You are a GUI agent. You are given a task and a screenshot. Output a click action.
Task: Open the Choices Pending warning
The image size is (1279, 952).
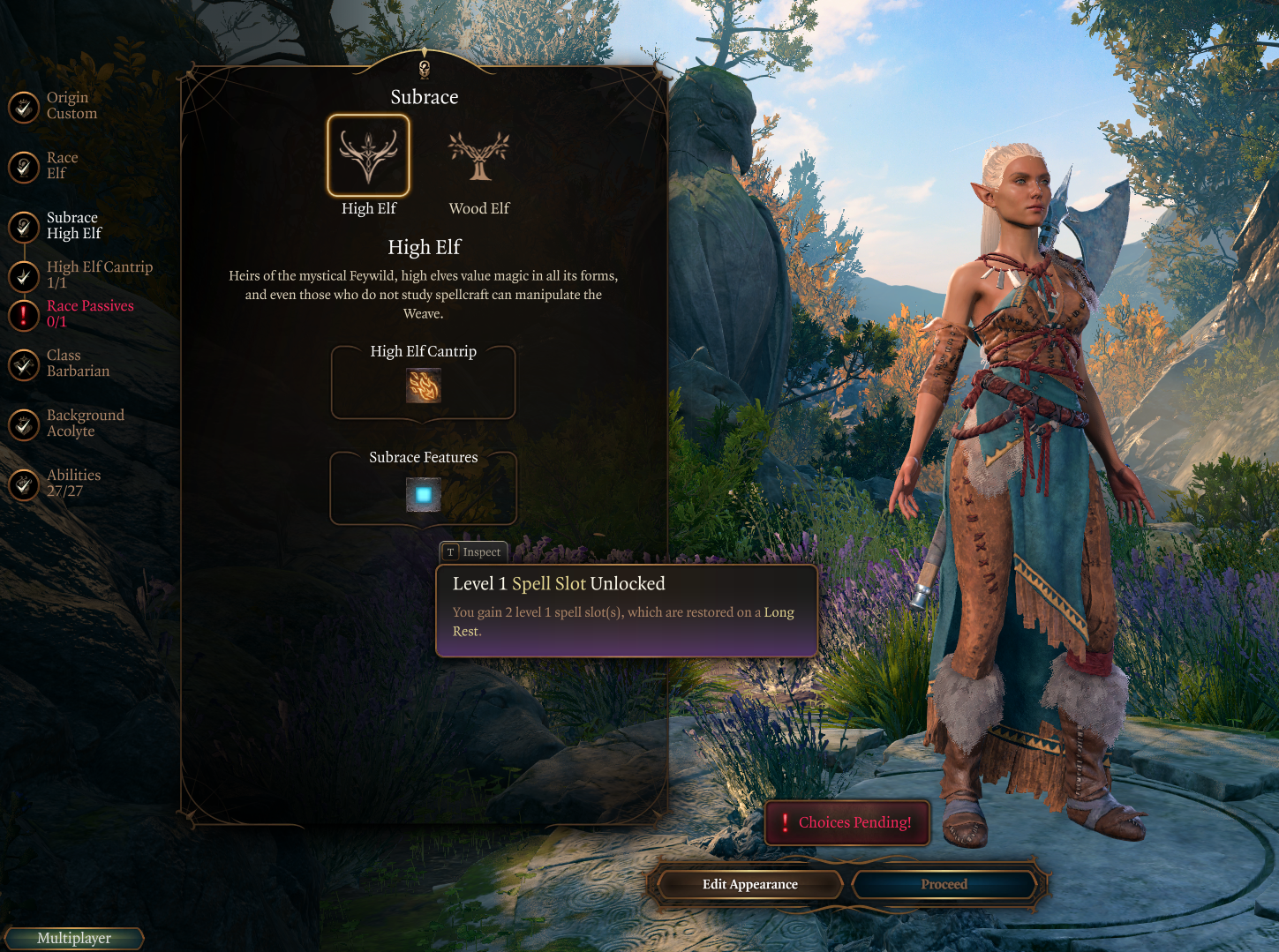[847, 822]
